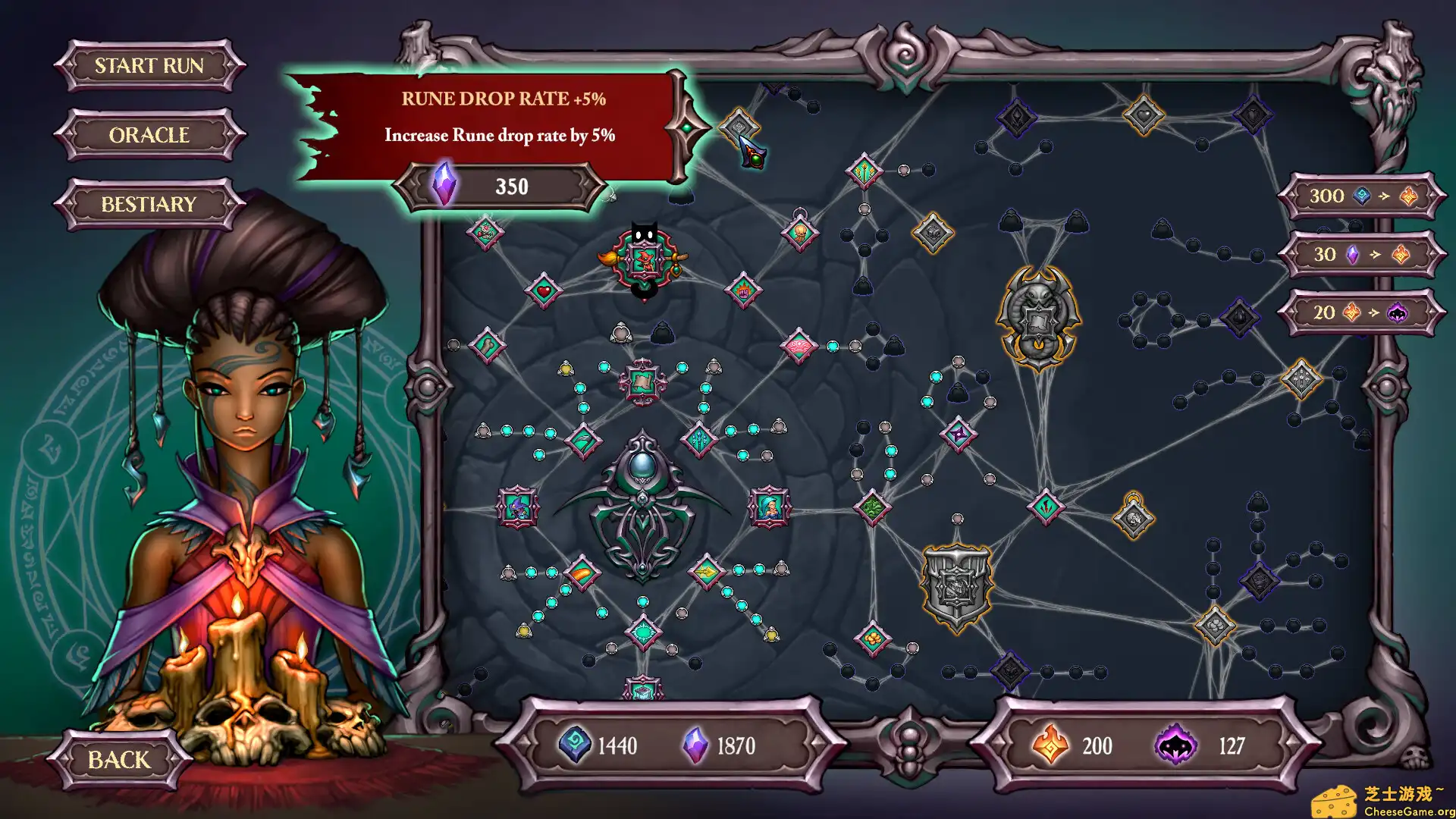Screen dimensions: 1456x819
Task: Pick the blue-hatted wizard portrait node
Action: click(518, 507)
